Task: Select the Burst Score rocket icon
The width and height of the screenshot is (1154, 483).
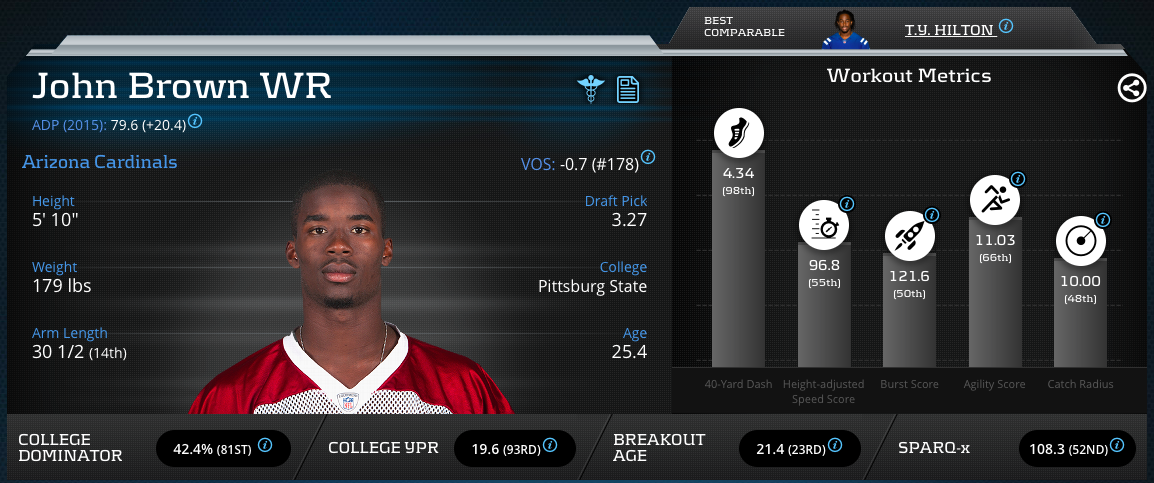Action: click(x=910, y=237)
